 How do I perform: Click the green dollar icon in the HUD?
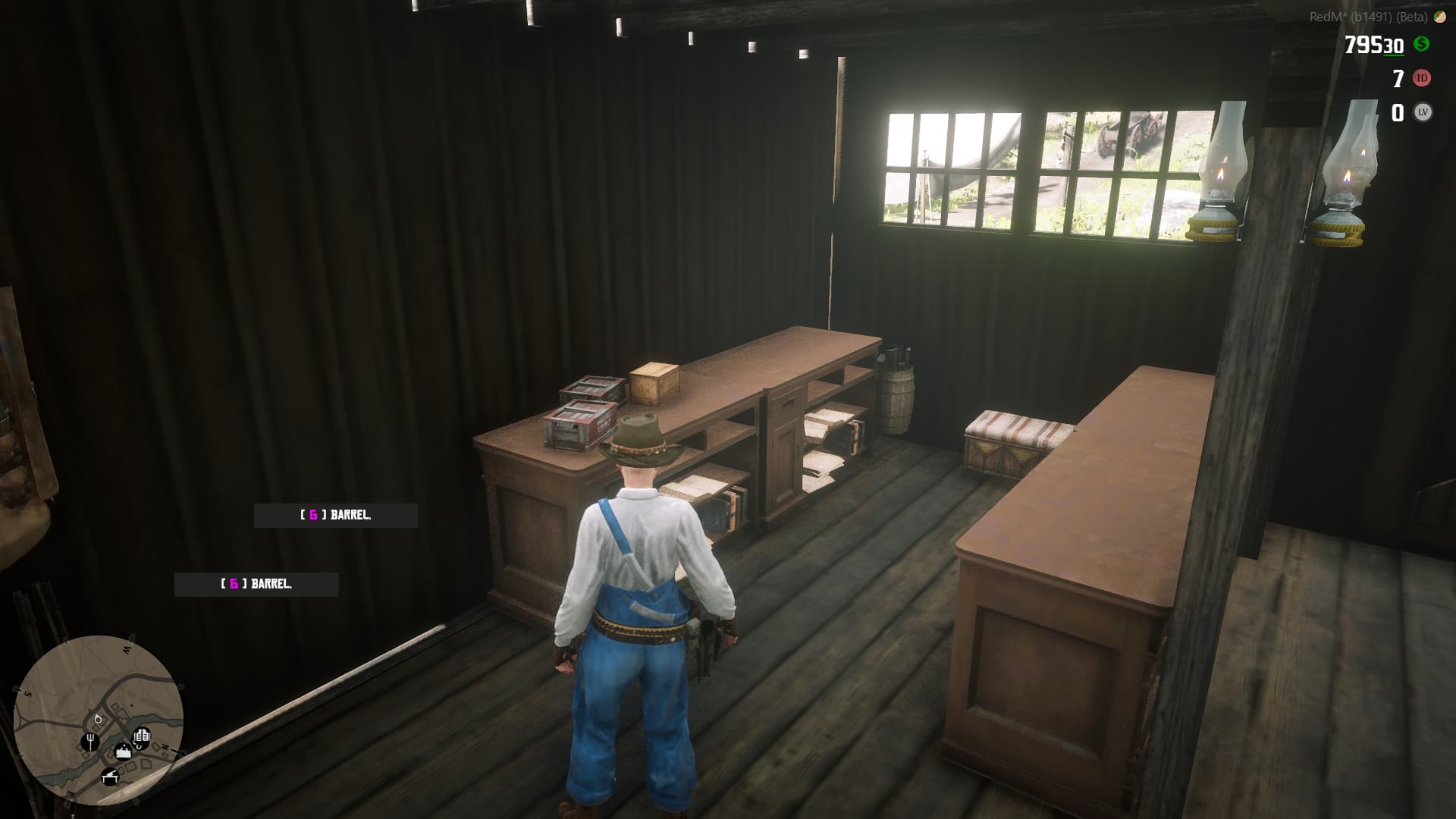(1422, 44)
